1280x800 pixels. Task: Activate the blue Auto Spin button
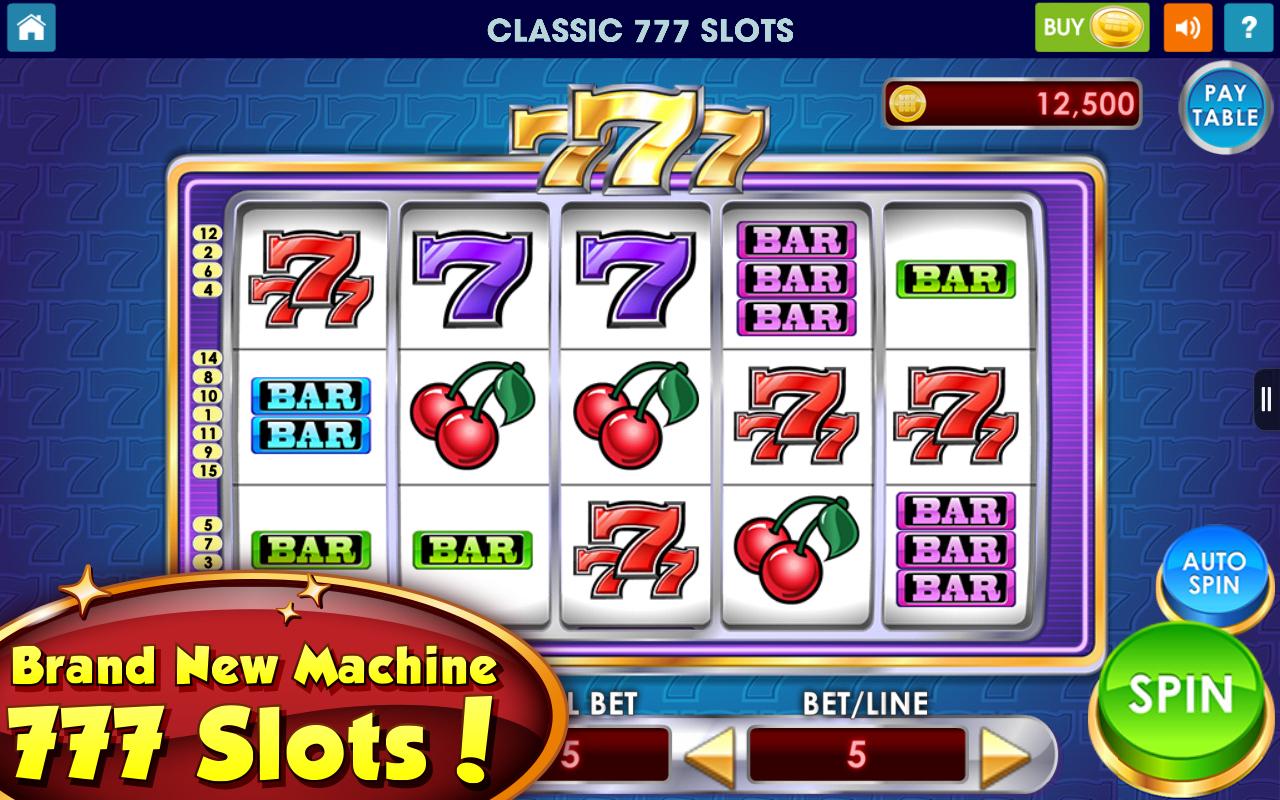tap(1214, 574)
